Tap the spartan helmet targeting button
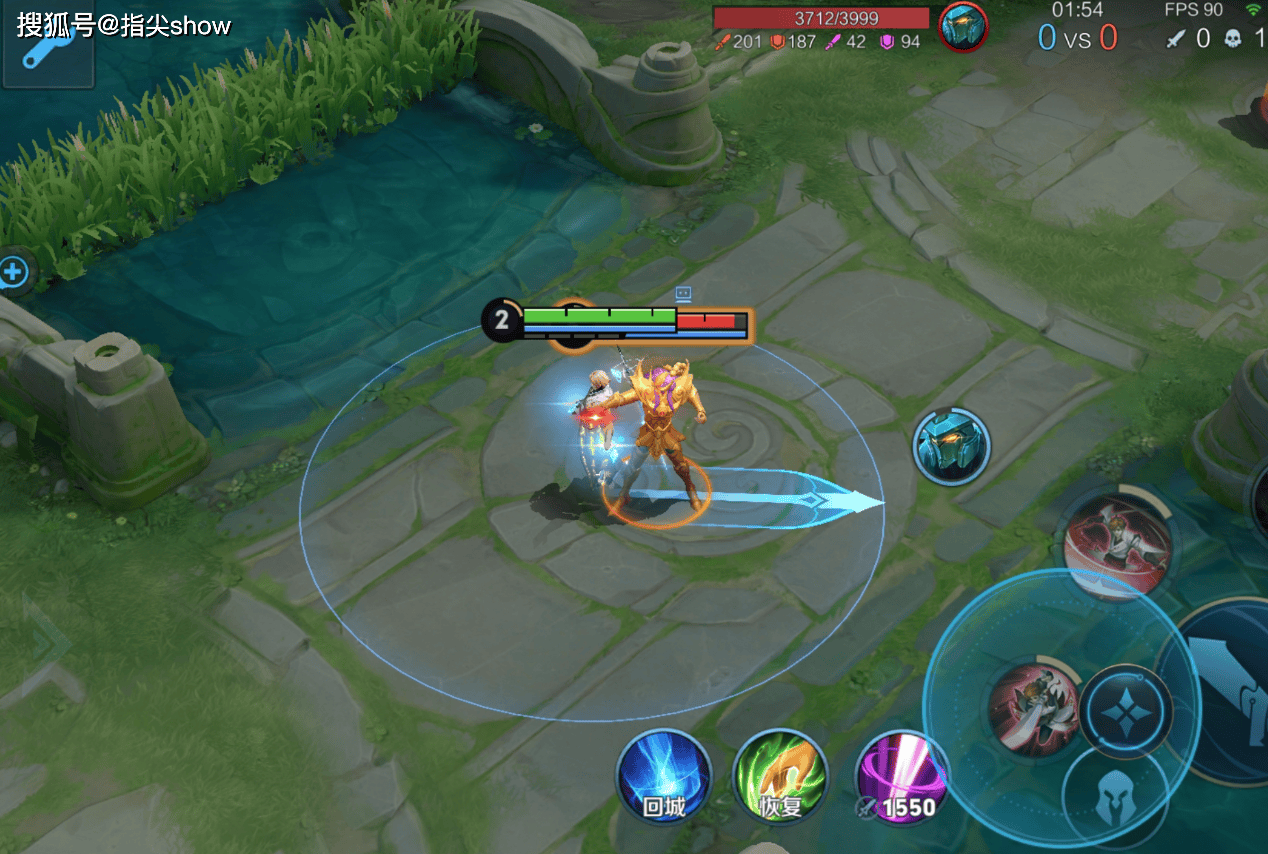Image resolution: width=1268 pixels, height=854 pixels. pyautogui.click(x=1114, y=801)
